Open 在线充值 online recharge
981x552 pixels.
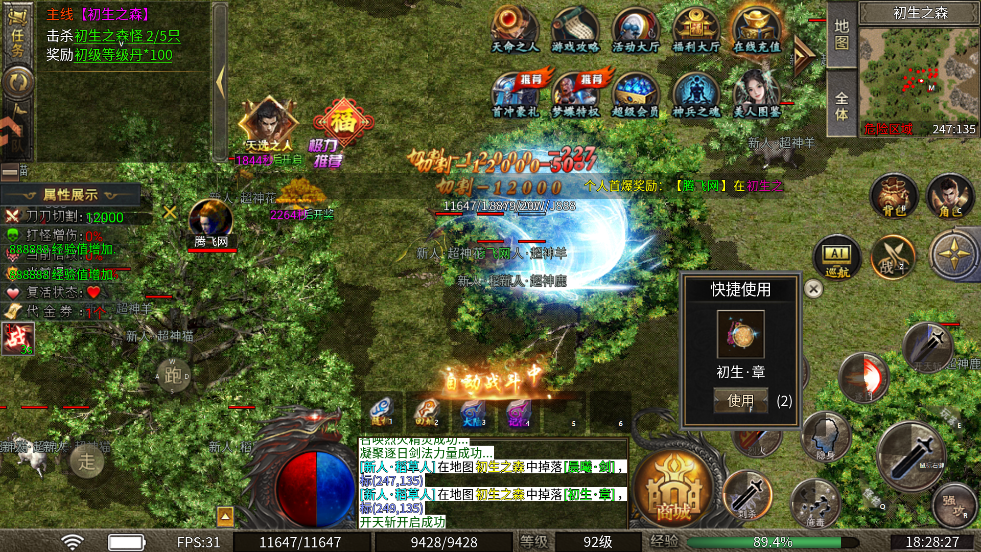[757, 28]
